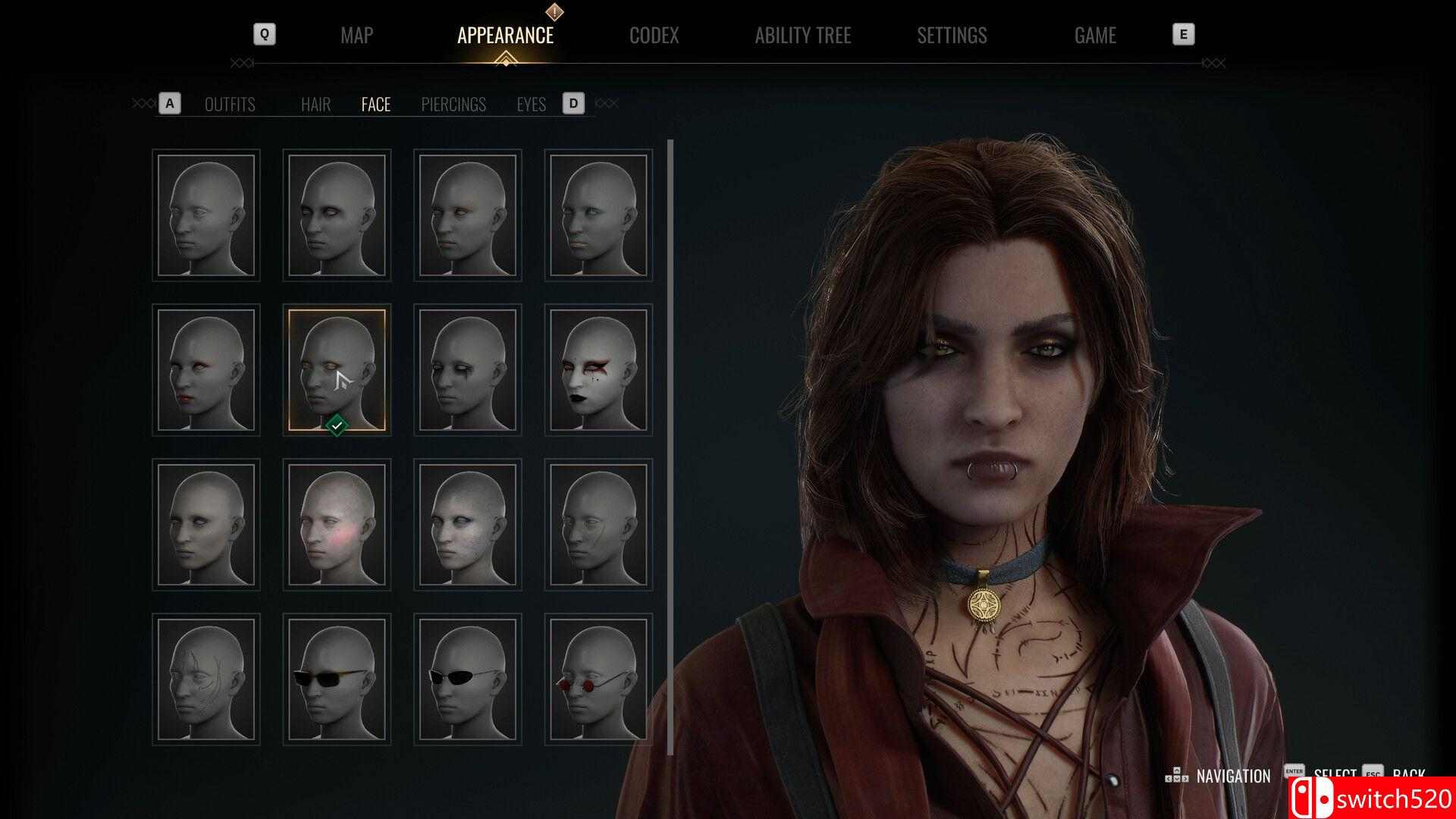Screen dimensions: 1456x819
Task: Select the face with red lips makeup
Action: (x=206, y=370)
